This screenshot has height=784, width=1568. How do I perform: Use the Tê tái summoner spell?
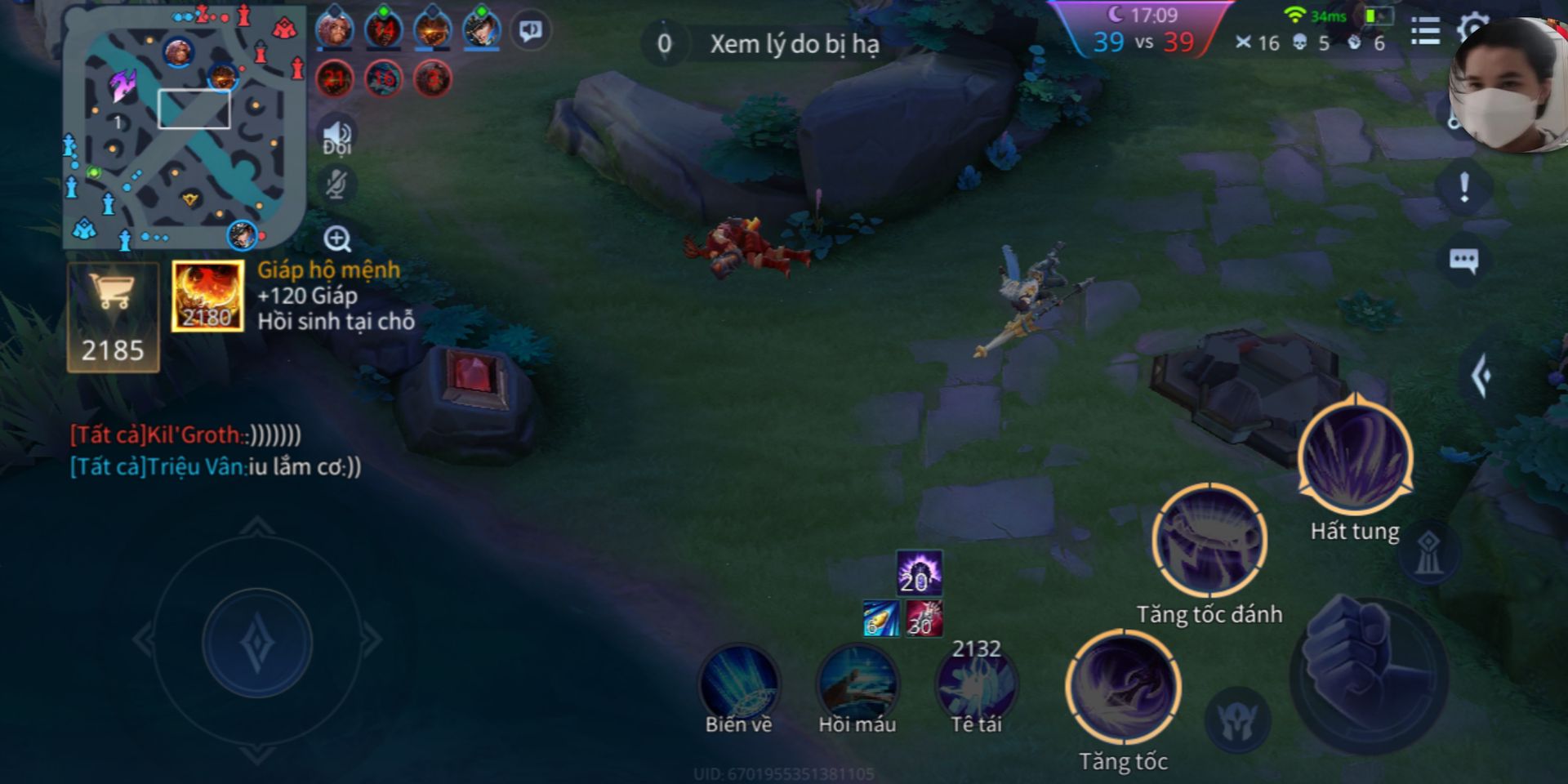point(976,684)
